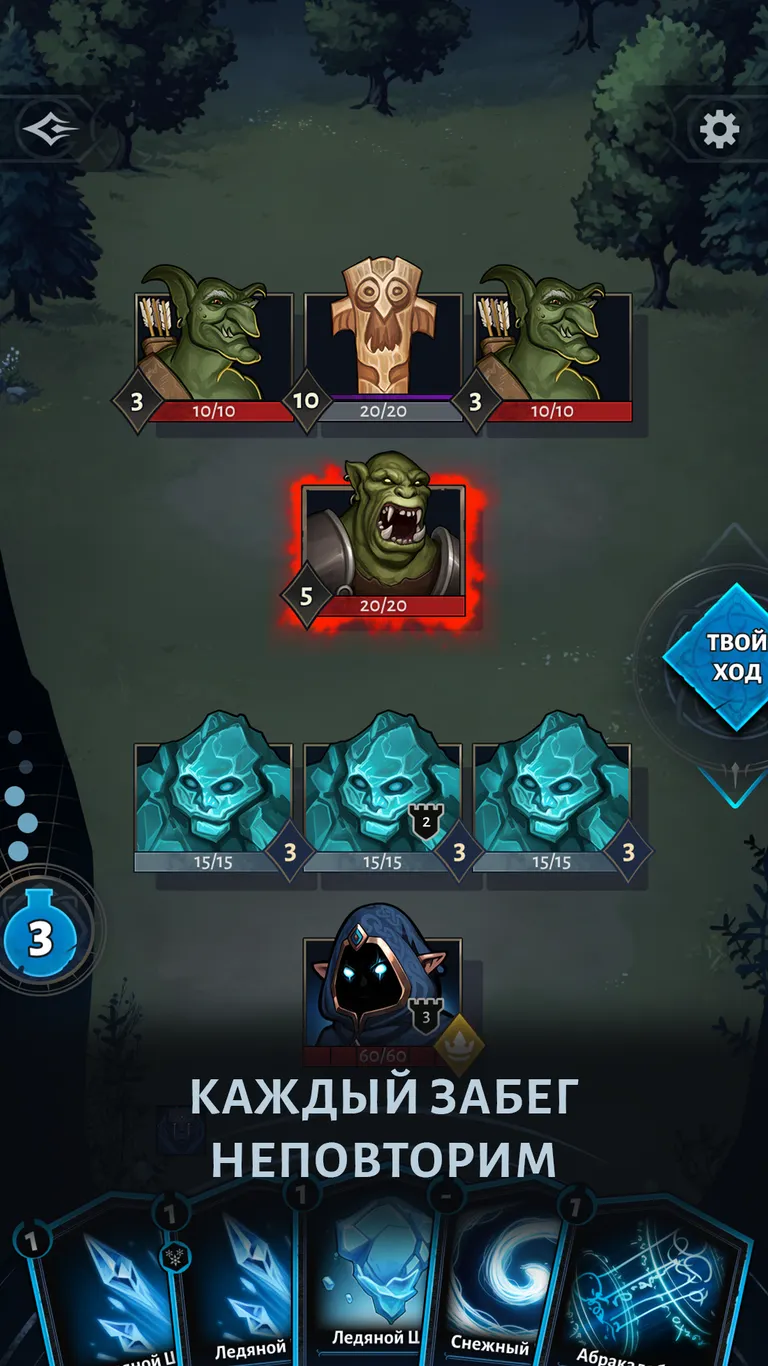
Task: Tap the arrow emblem button in top corner
Action: coord(50,129)
